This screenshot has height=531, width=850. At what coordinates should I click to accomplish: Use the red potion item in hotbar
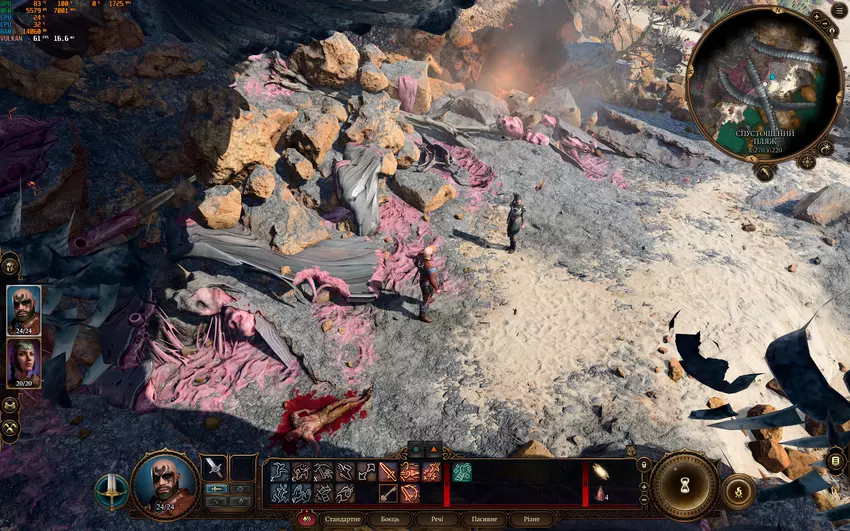click(x=600, y=493)
